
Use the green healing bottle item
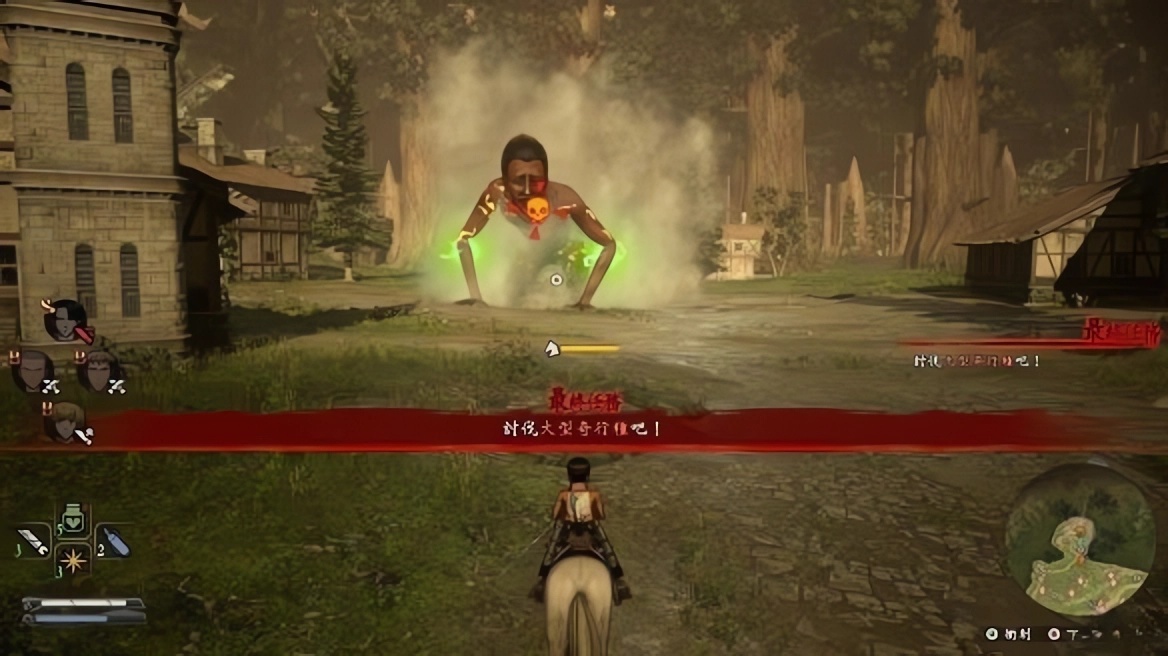(x=73, y=521)
